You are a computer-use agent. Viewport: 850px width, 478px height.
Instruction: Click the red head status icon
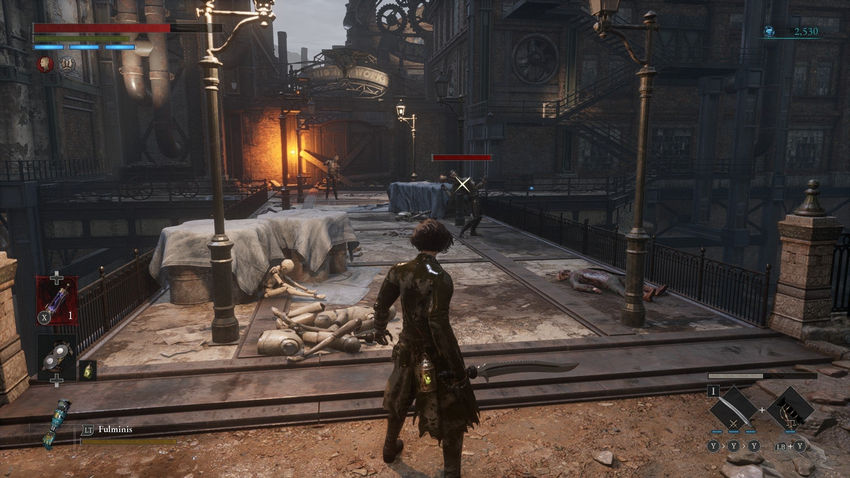pyautogui.click(x=45, y=64)
